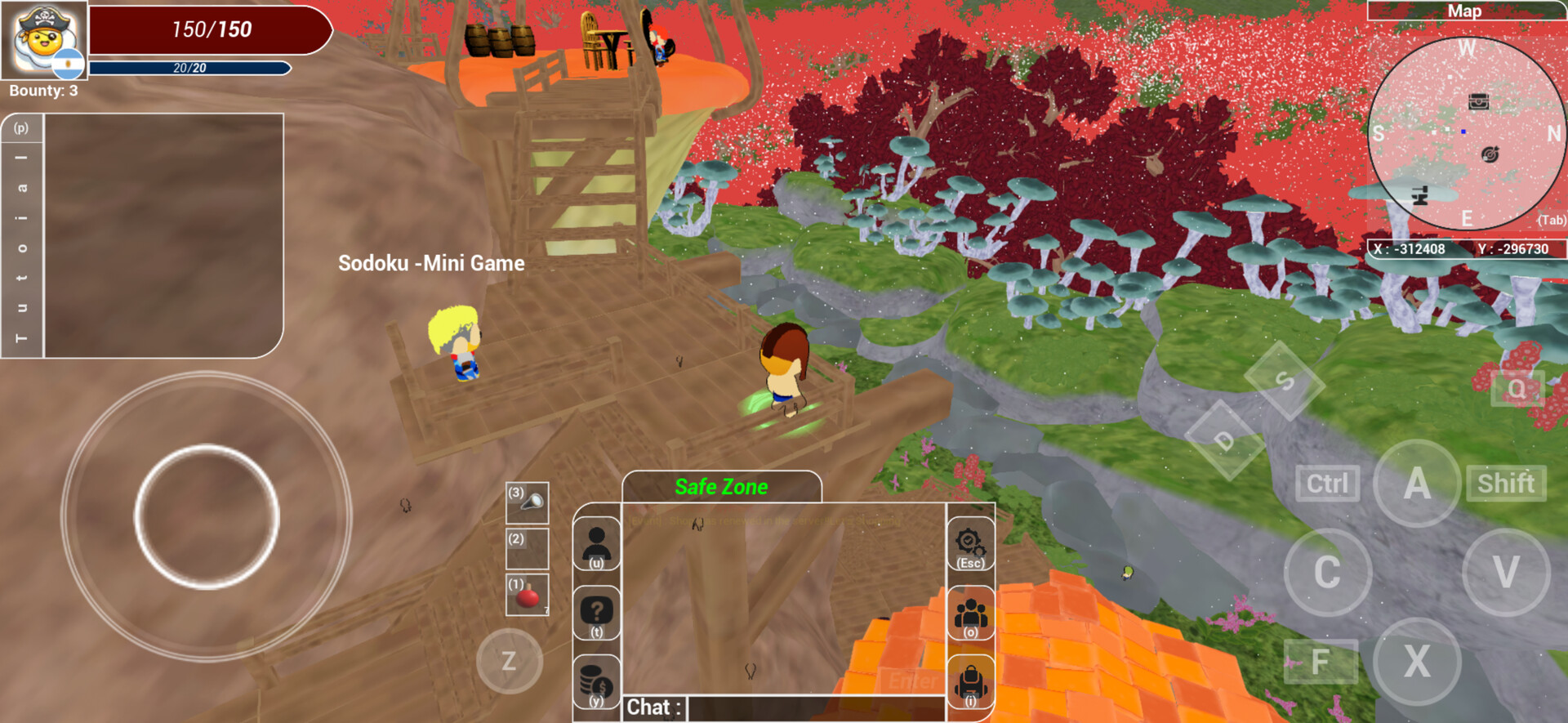Click the treasure chest marker on the minimap
This screenshot has height=723, width=1568.
(1478, 103)
